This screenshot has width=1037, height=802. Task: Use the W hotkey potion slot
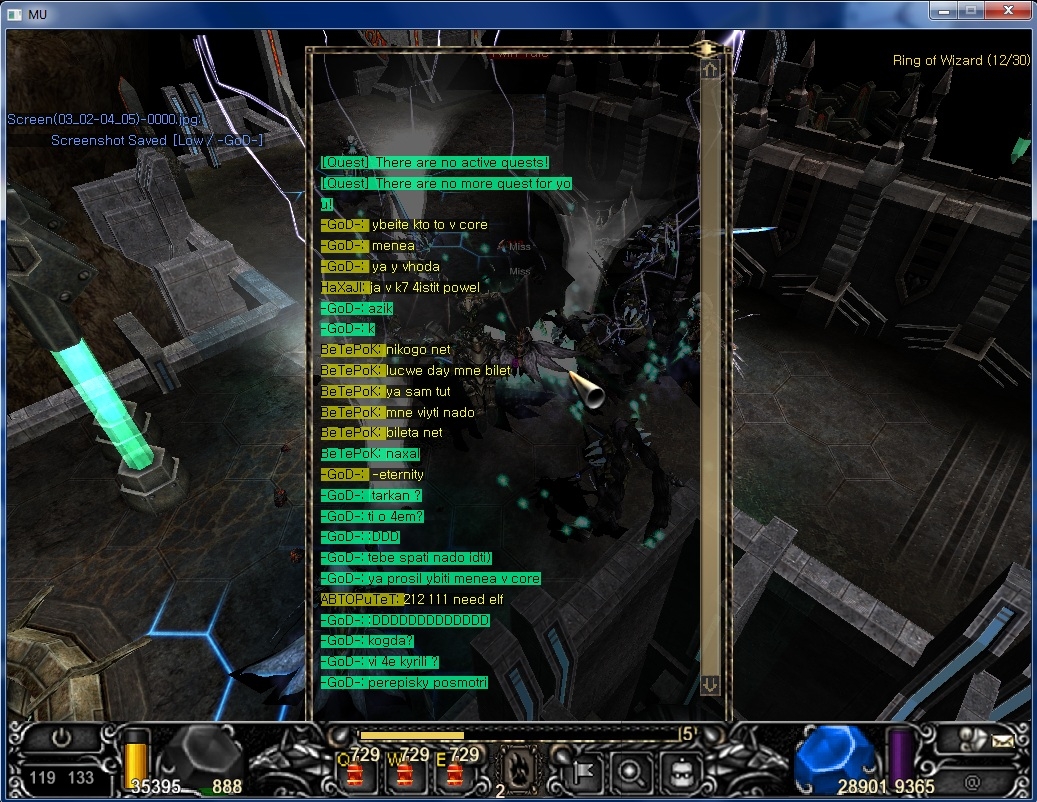pos(406,771)
